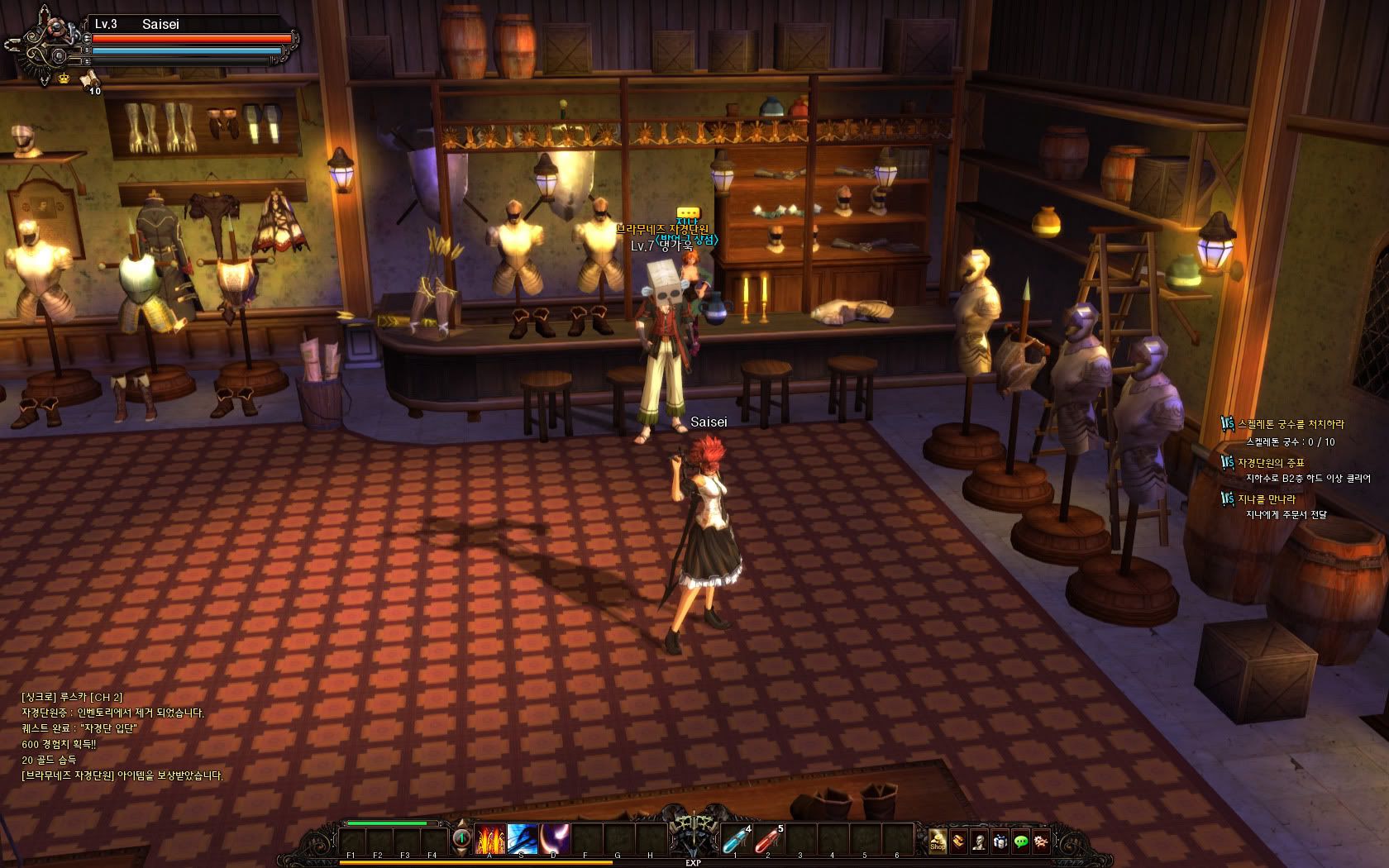Viewport: 1389px width, 868px height.
Task: Open the treasure chest inventory icon
Action: coord(958,842)
